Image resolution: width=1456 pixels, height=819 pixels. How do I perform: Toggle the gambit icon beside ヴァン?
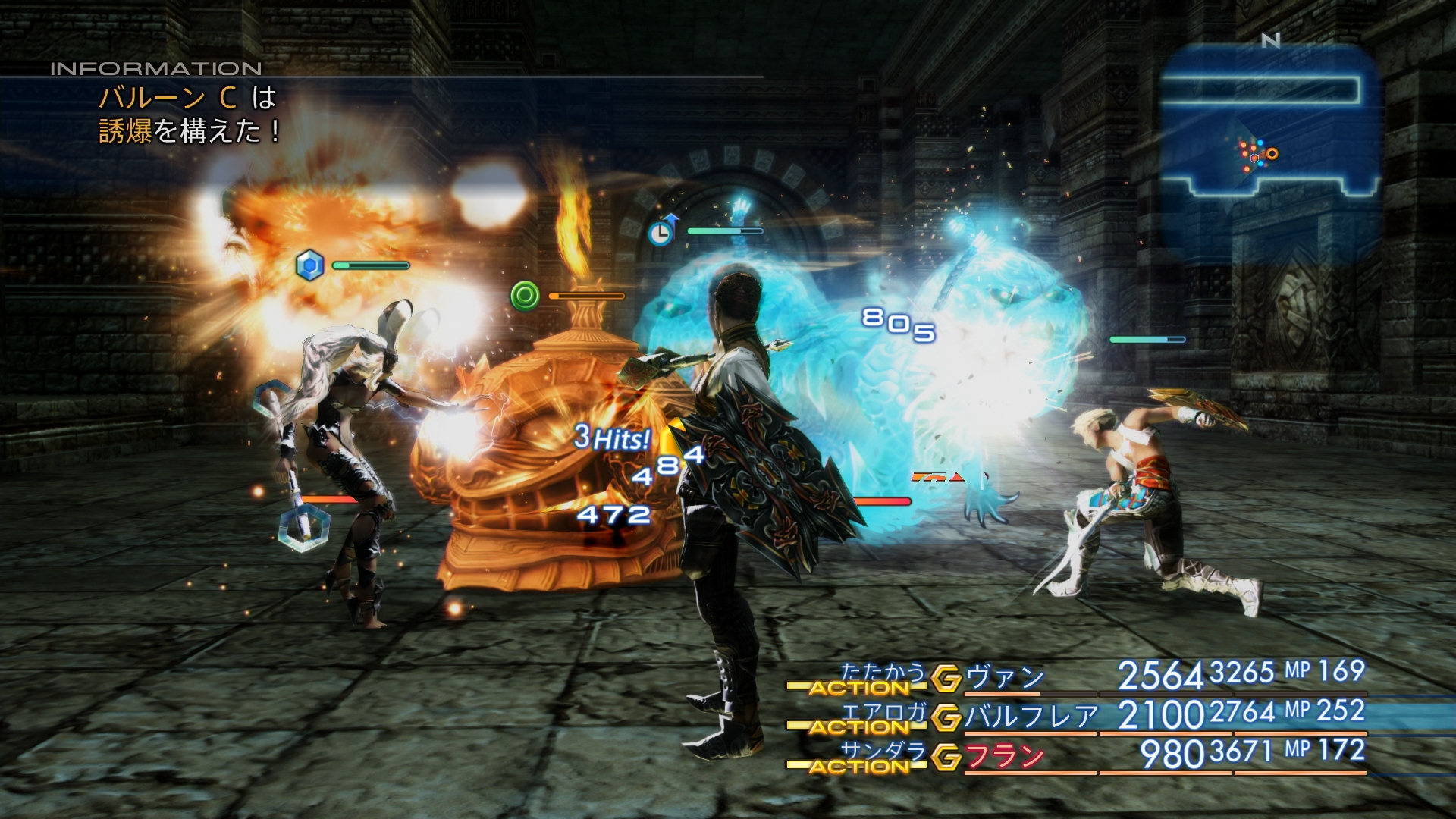946,678
